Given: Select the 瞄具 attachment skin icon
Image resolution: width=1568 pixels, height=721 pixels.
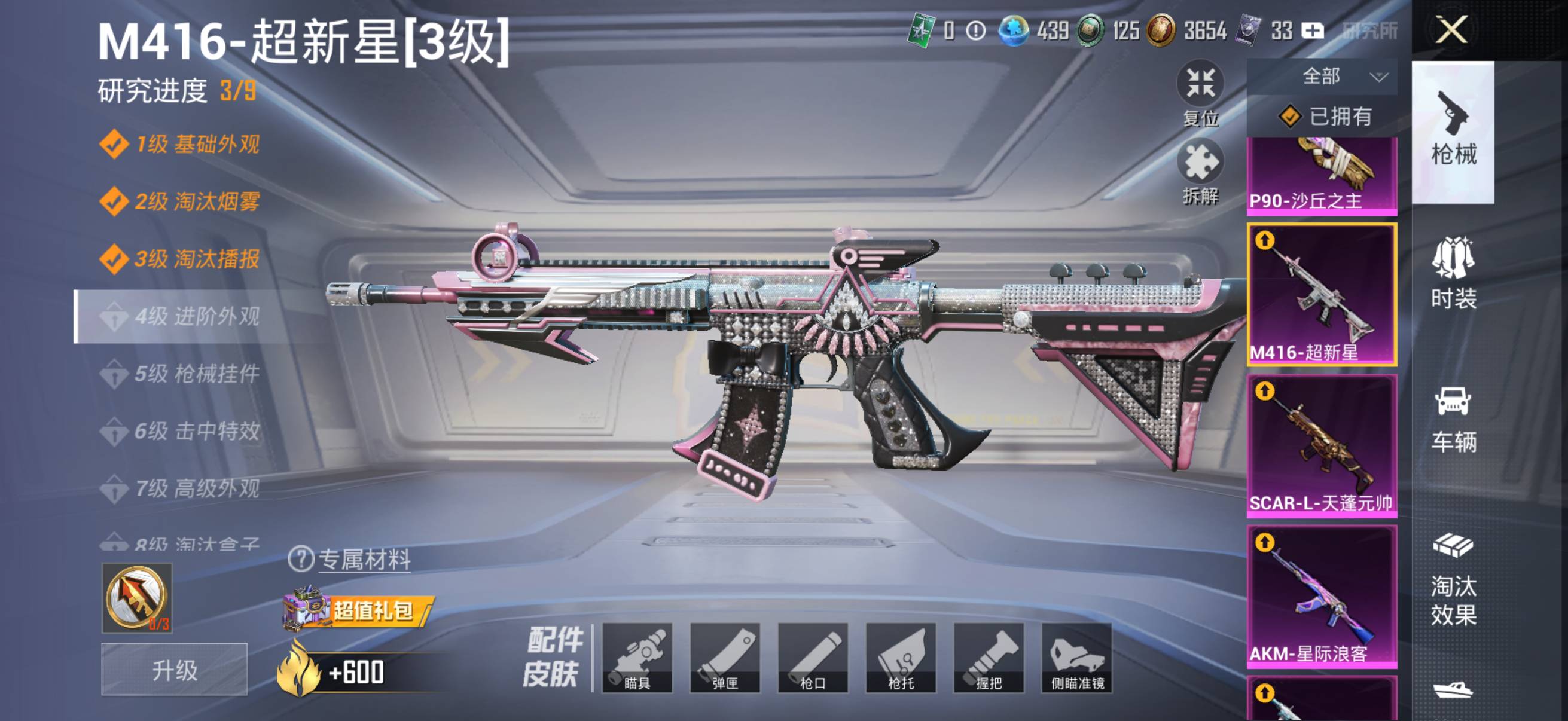Looking at the screenshot, I should click(638, 657).
